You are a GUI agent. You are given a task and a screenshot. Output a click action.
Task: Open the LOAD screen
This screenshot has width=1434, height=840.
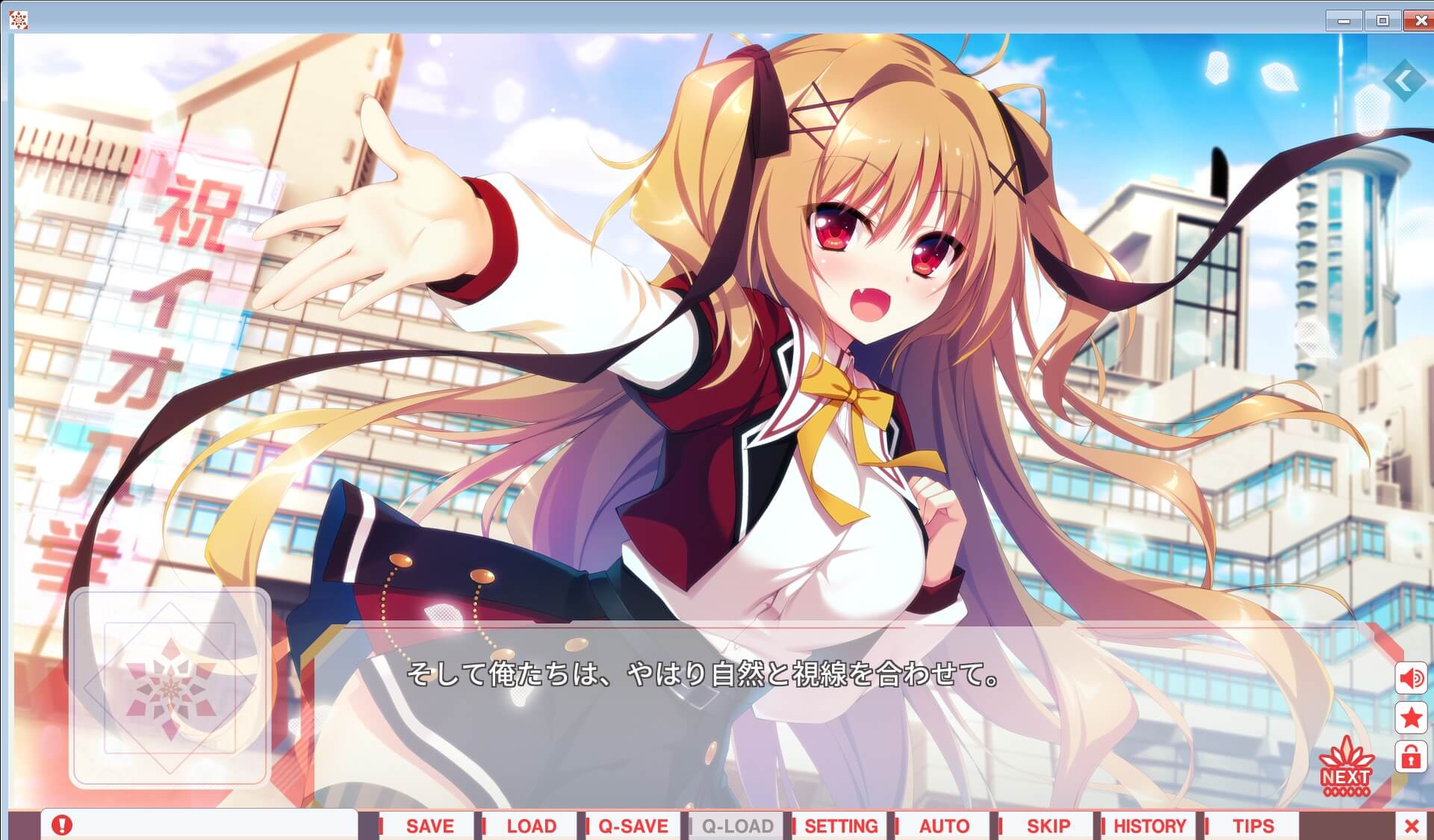(x=531, y=826)
